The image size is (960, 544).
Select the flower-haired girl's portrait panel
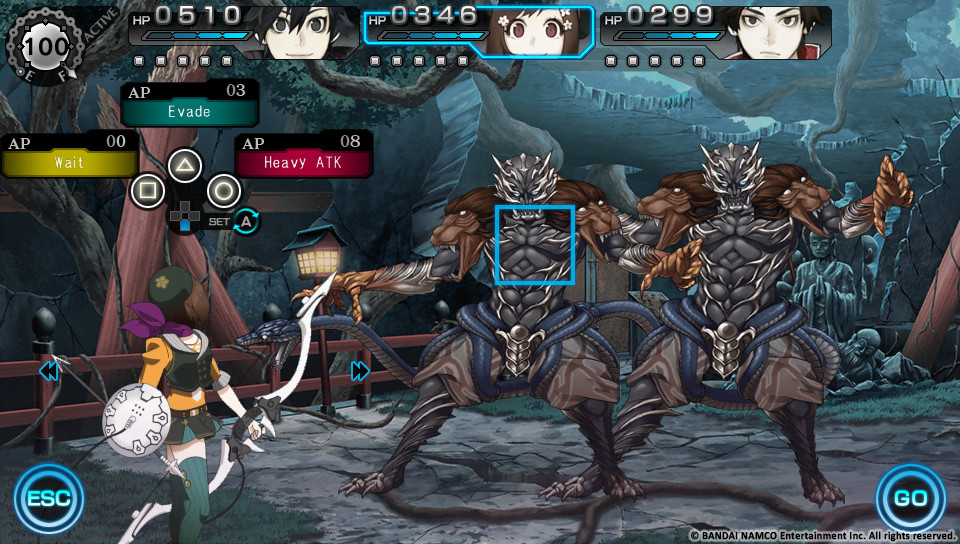tap(479, 30)
